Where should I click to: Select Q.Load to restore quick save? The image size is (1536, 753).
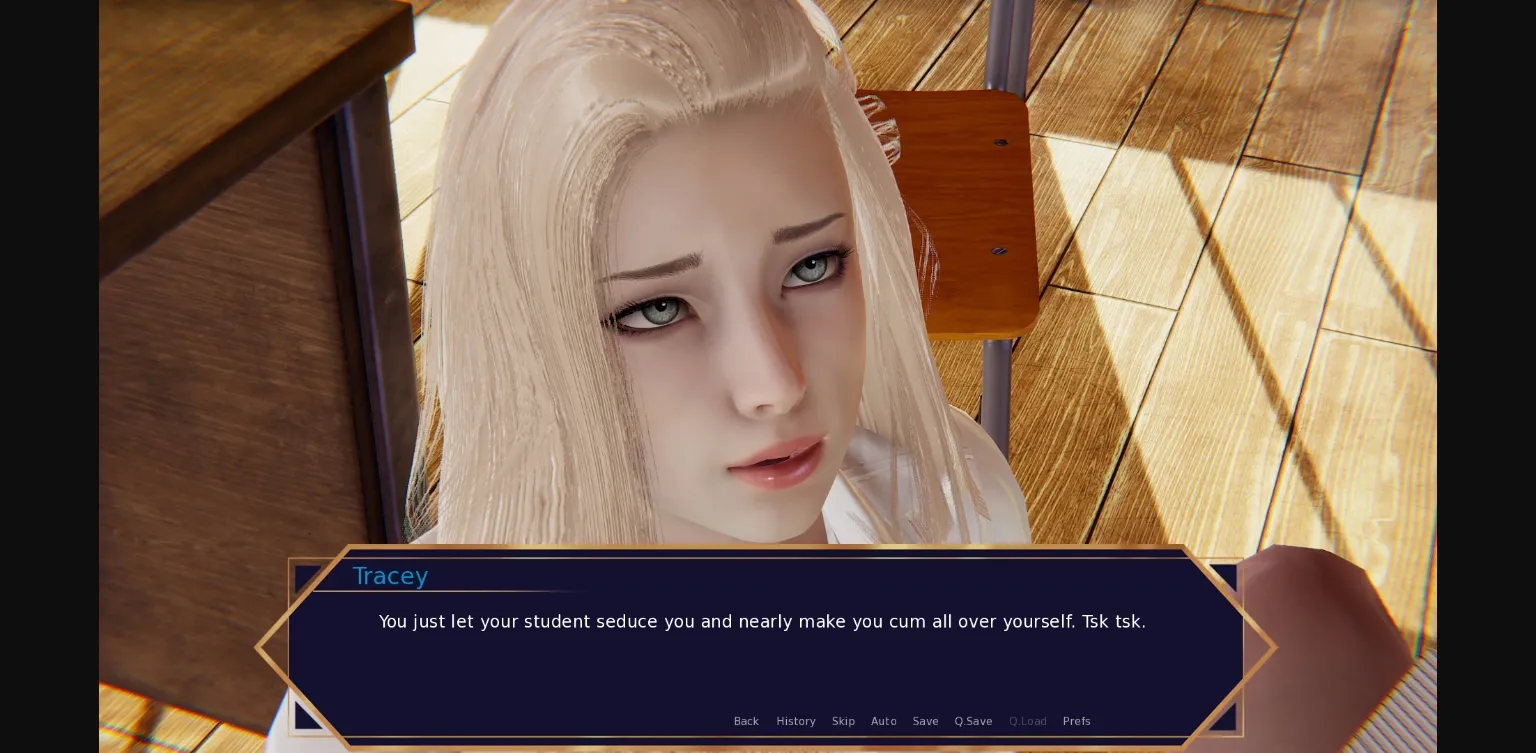(x=1027, y=721)
